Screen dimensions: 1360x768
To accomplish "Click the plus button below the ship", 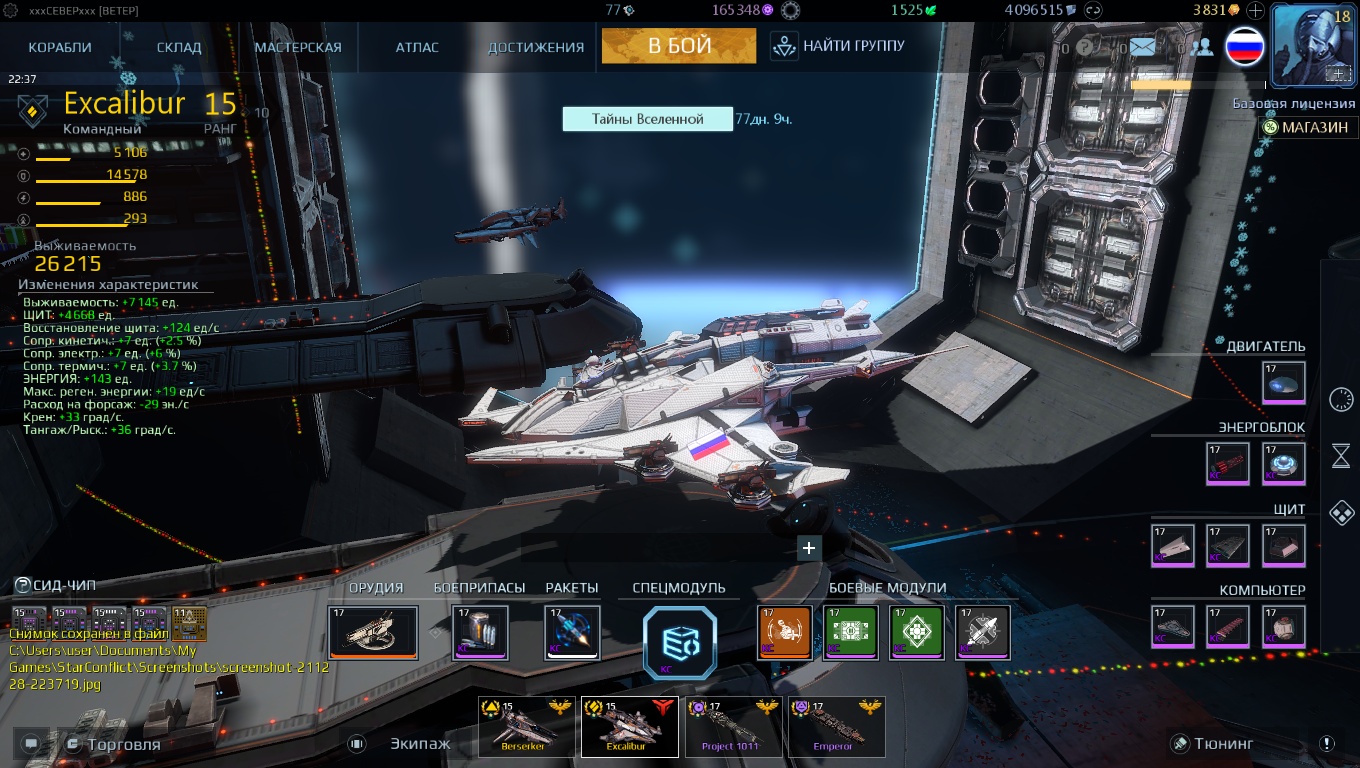I will [x=808, y=548].
